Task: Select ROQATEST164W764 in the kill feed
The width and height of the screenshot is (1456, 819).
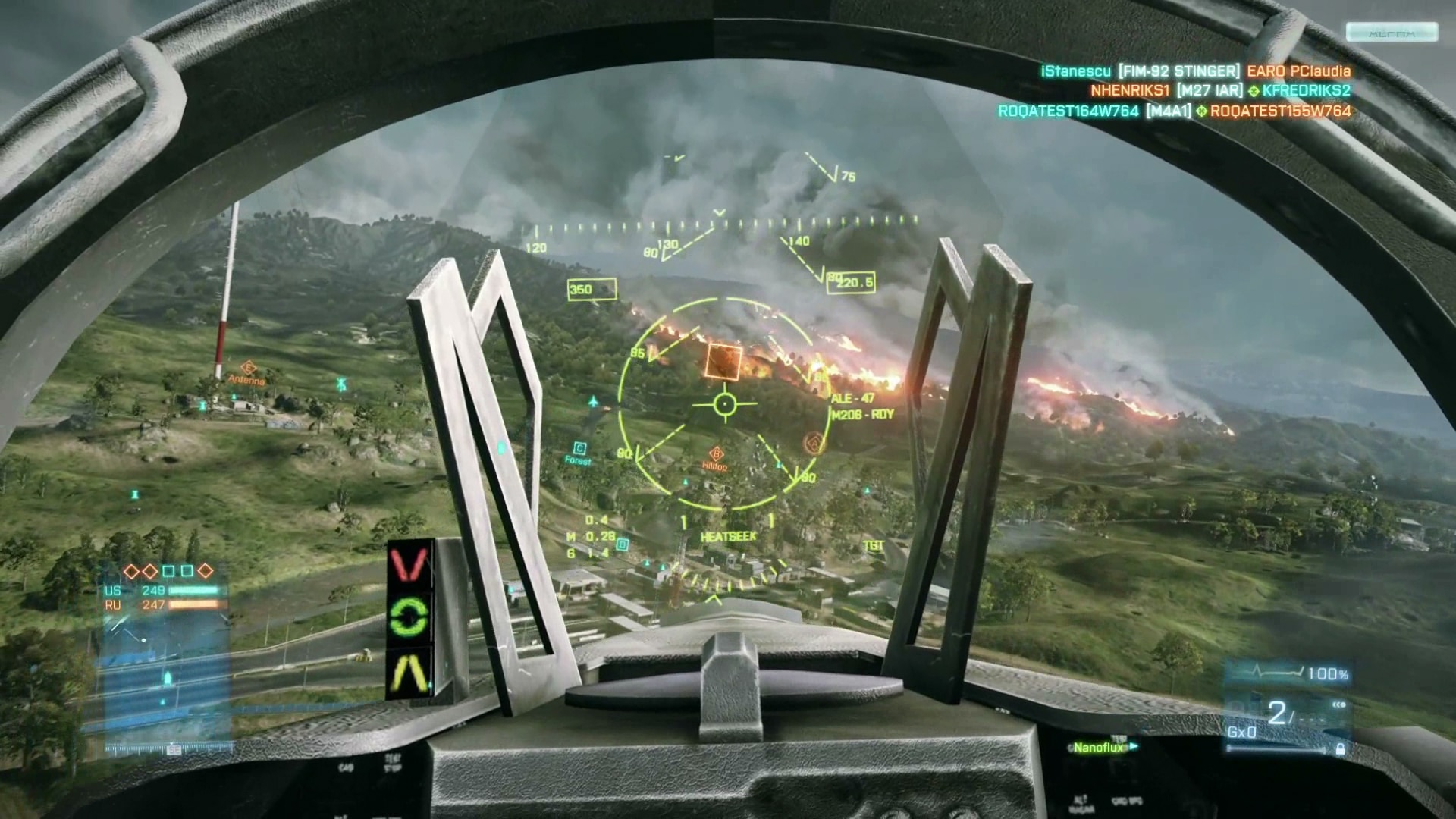Action: click(1068, 111)
